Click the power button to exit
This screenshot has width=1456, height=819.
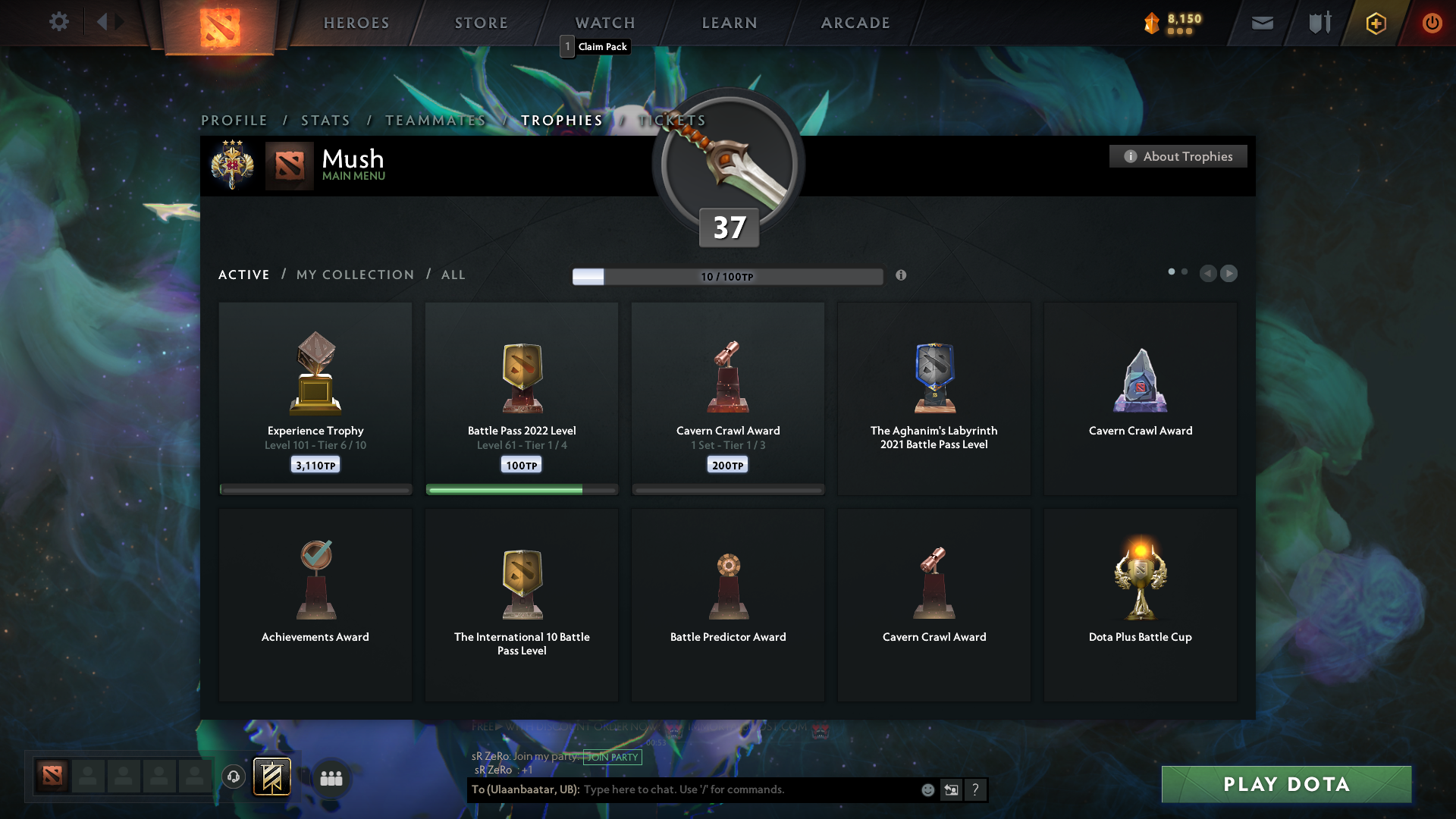pyautogui.click(x=1432, y=23)
